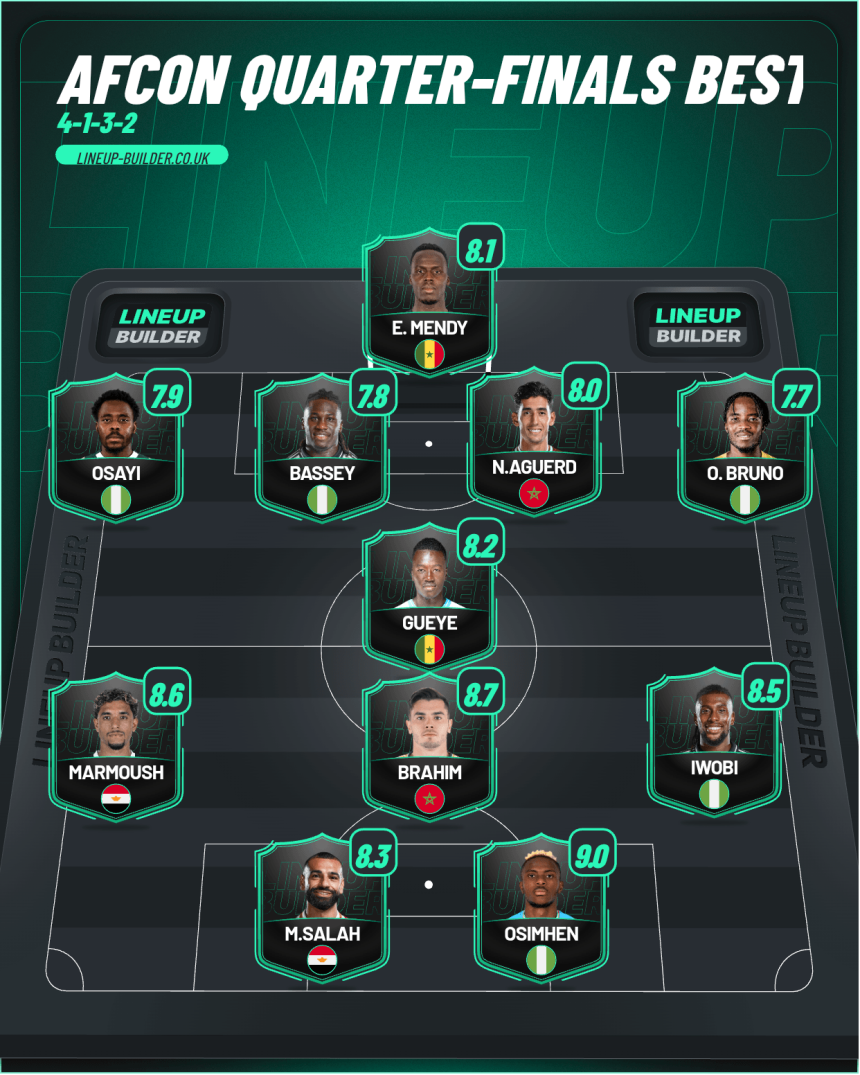This screenshot has height=1075, width=860.
Task: Select the Marmoush player card
Action: pyautogui.click(x=116, y=747)
